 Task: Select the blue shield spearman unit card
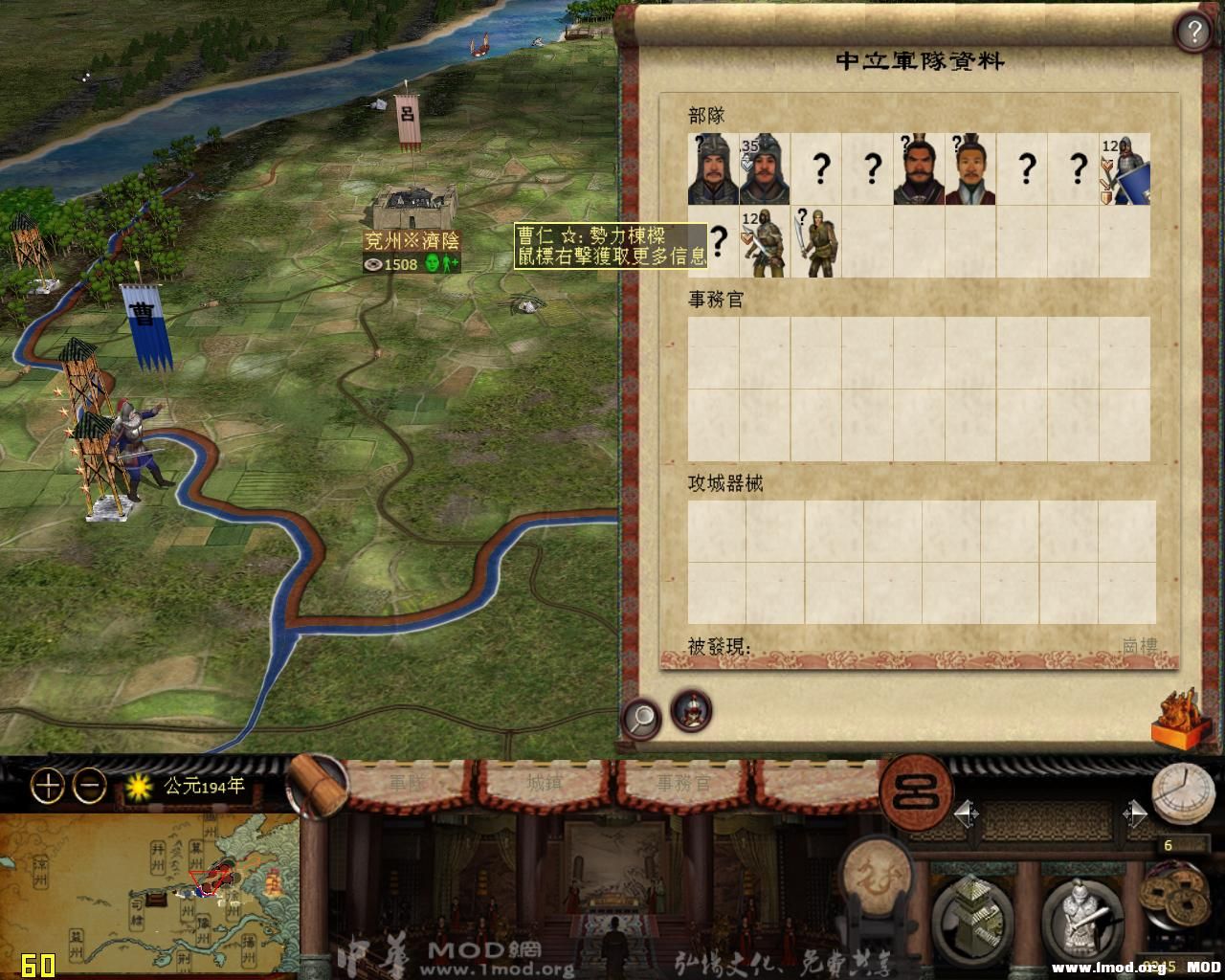(1125, 169)
